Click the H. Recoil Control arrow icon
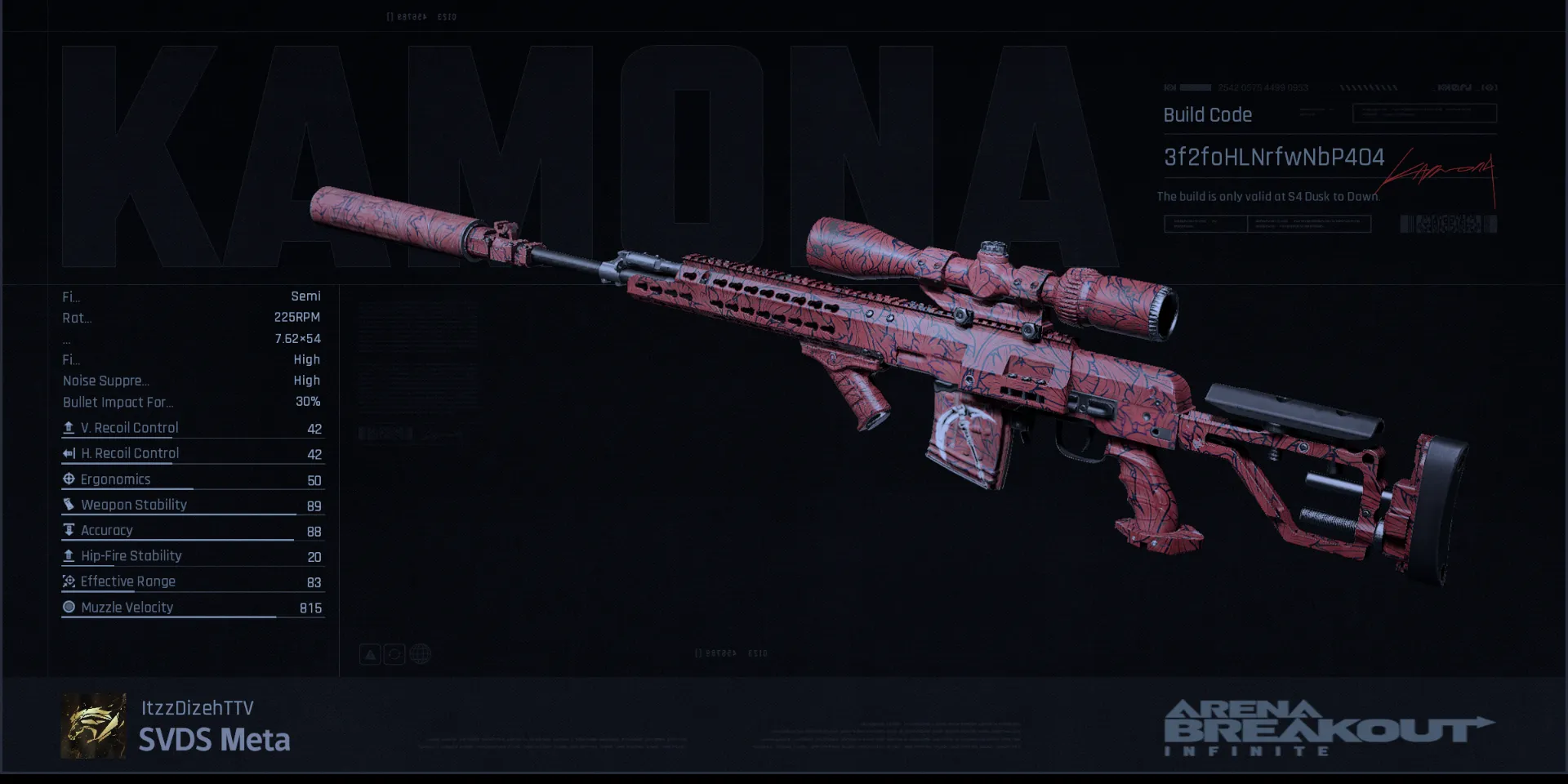 tap(69, 453)
